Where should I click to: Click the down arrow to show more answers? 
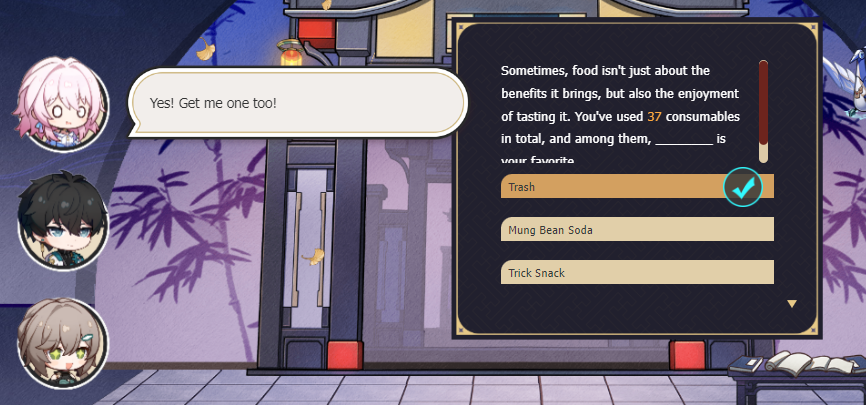pyautogui.click(x=792, y=303)
